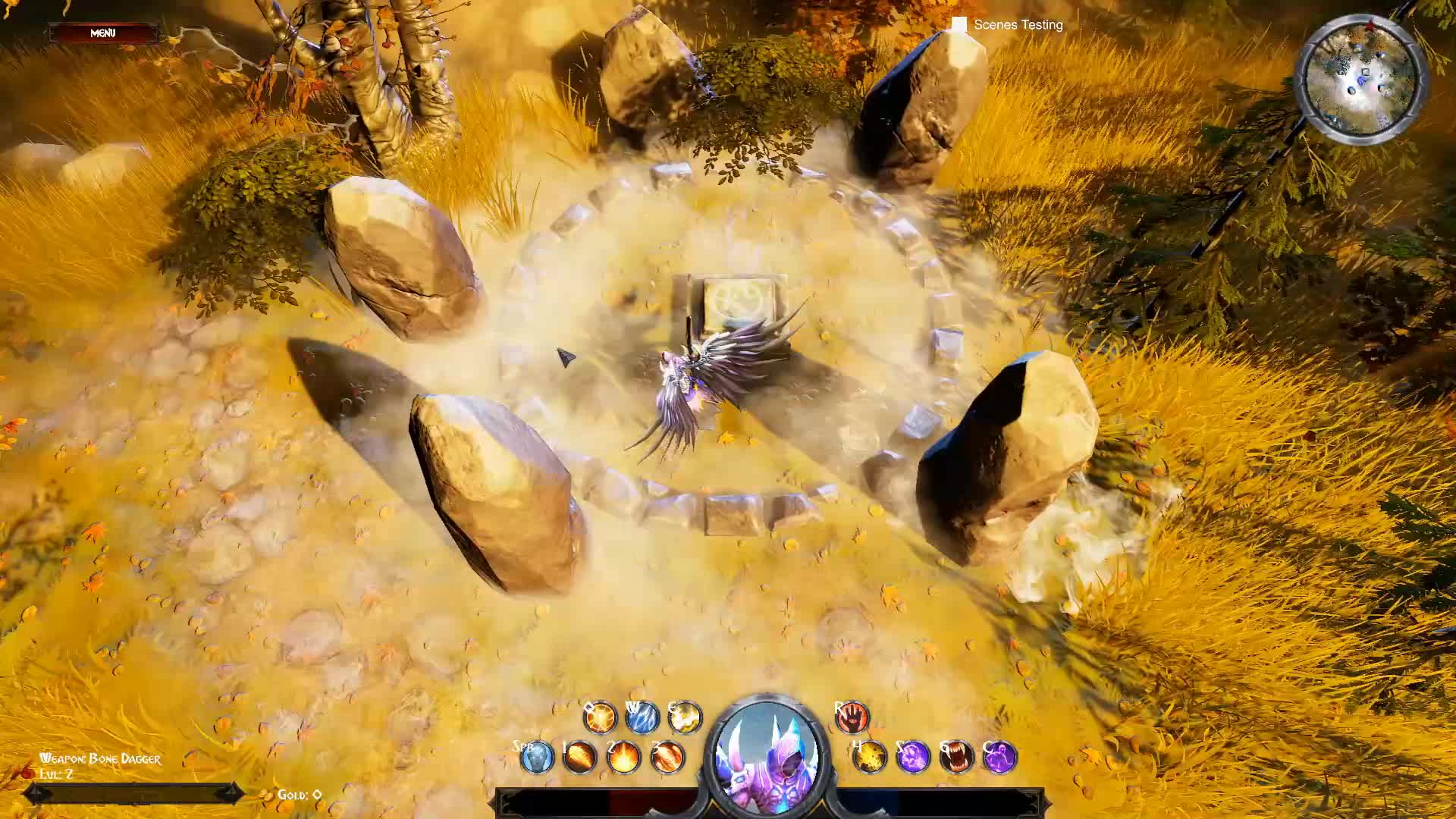Open the red Menu button
The height and width of the screenshot is (819, 1456).
103,33
